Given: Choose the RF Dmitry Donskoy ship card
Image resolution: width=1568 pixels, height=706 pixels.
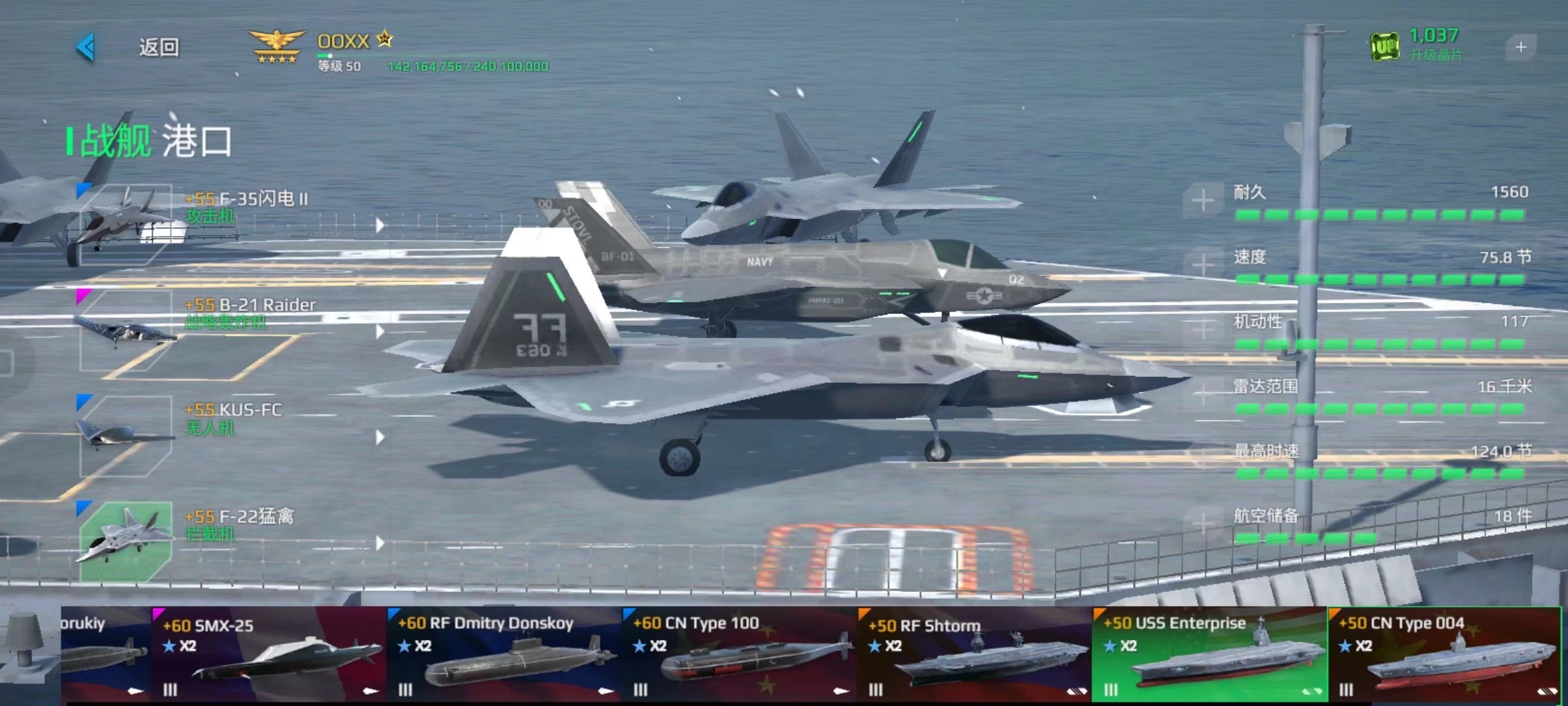Looking at the screenshot, I should coord(504,654).
